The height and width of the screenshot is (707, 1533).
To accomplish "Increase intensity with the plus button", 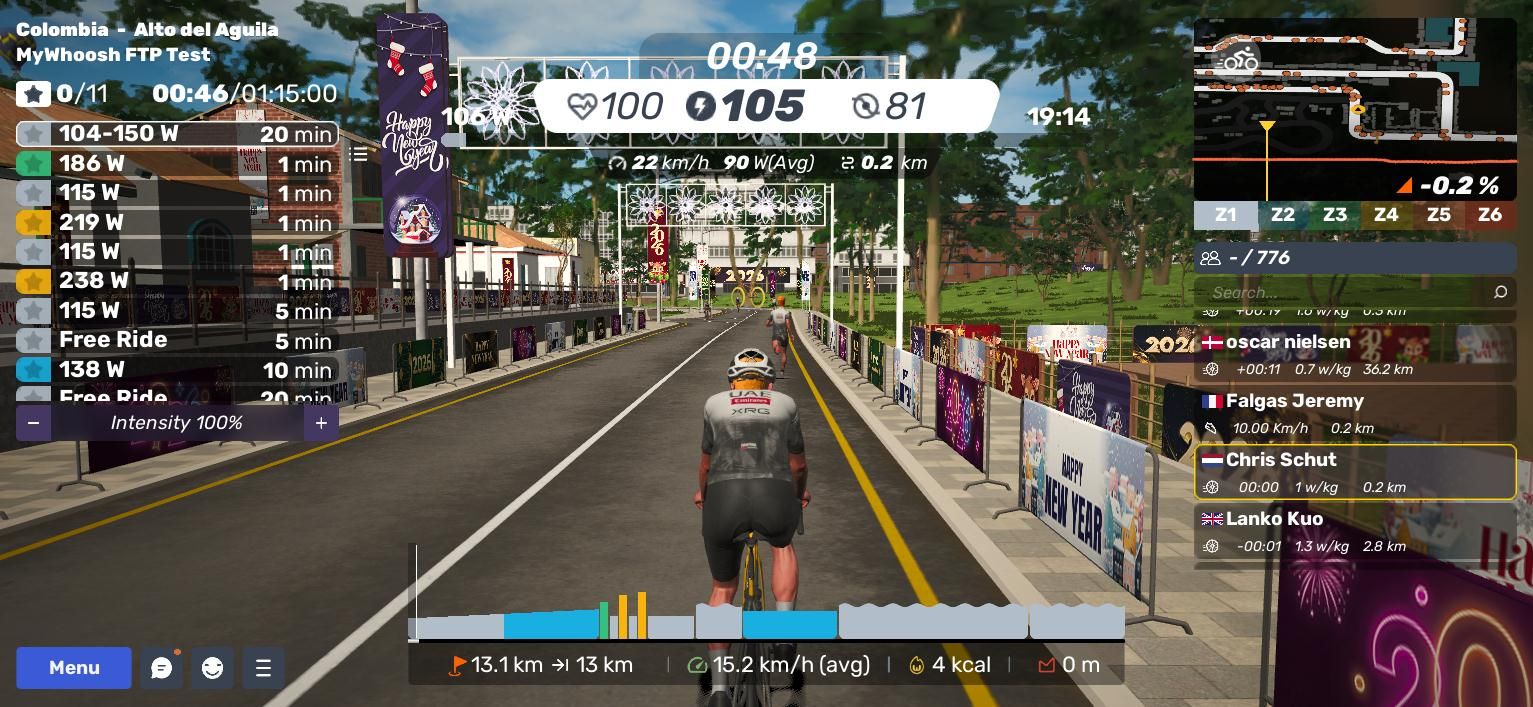I will [321, 423].
